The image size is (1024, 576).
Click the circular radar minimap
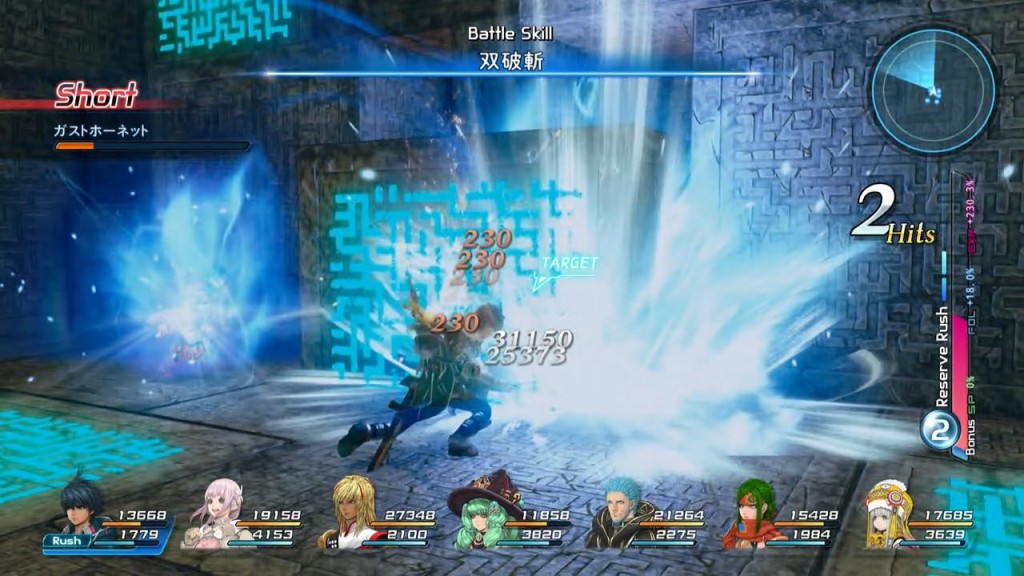click(x=932, y=90)
